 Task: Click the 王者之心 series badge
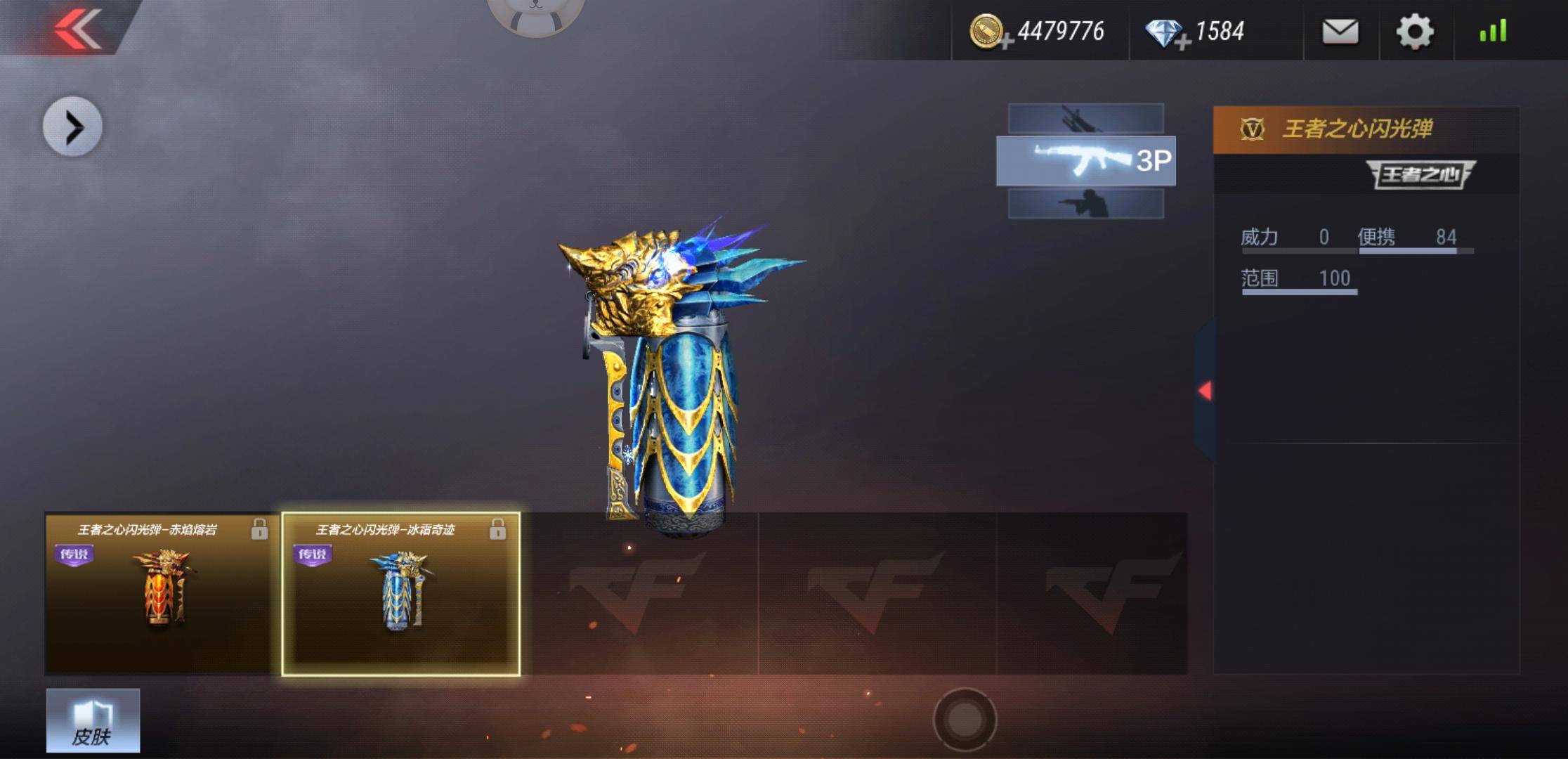click(x=1420, y=174)
